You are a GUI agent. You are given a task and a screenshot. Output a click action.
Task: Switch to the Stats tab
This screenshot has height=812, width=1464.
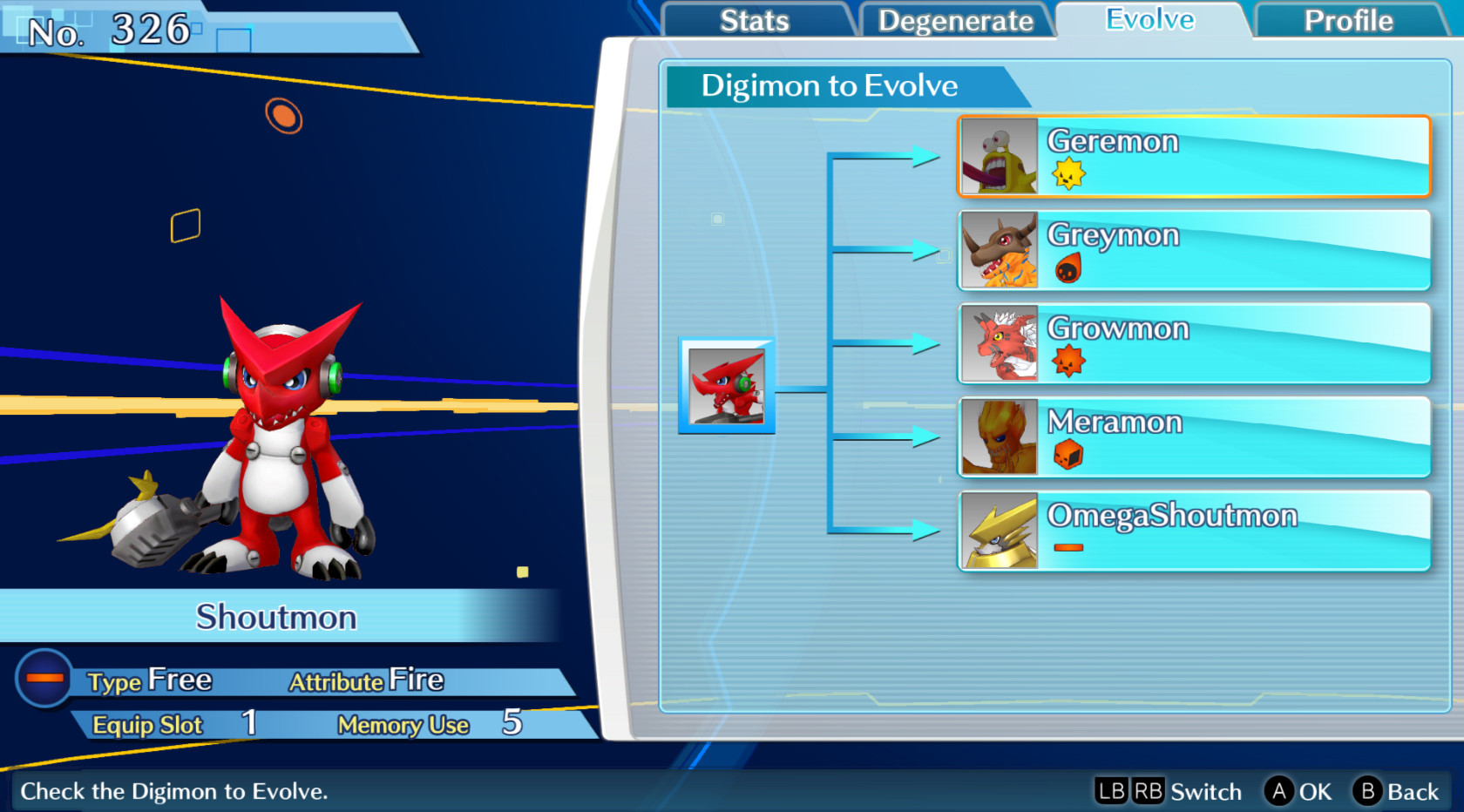[755, 21]
